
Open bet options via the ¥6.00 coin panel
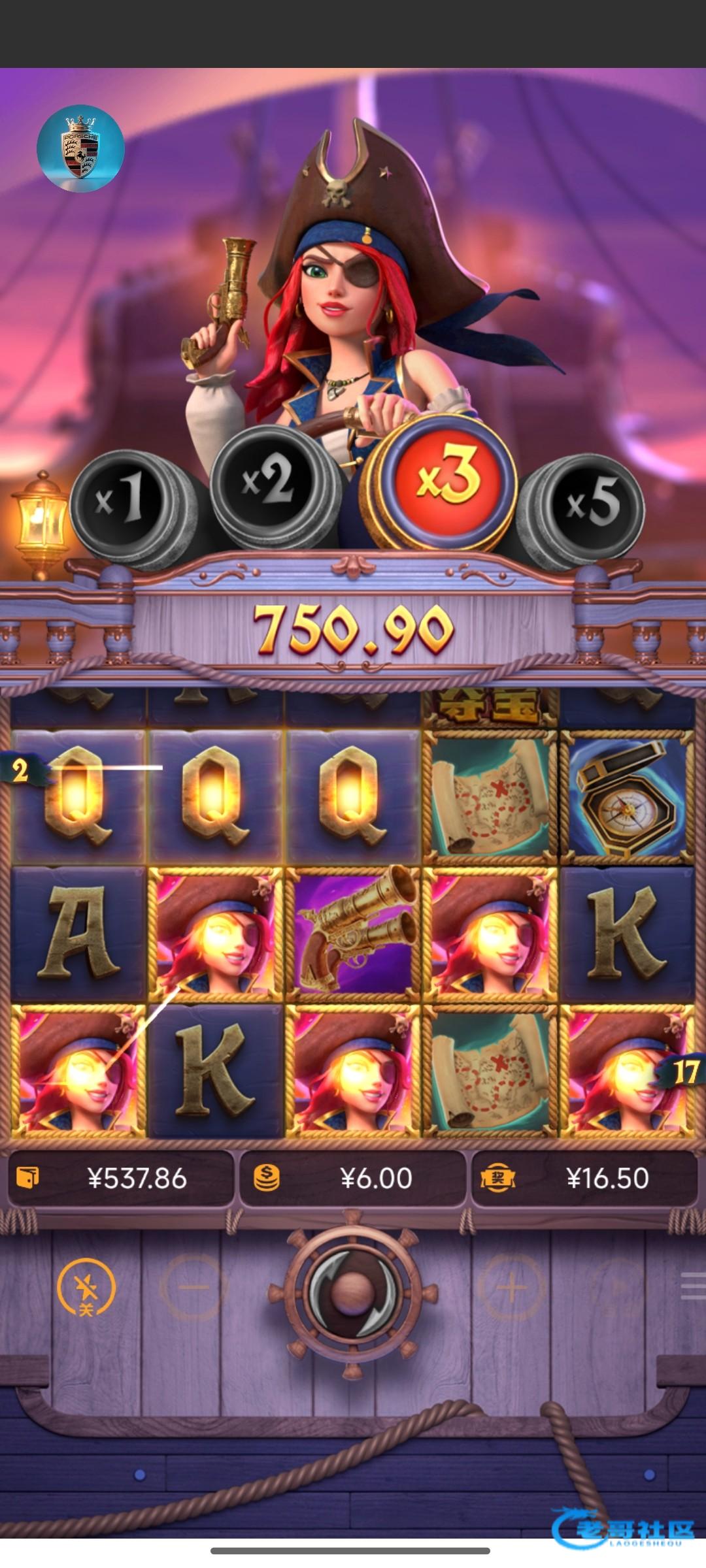click(x=353, y=1178)
